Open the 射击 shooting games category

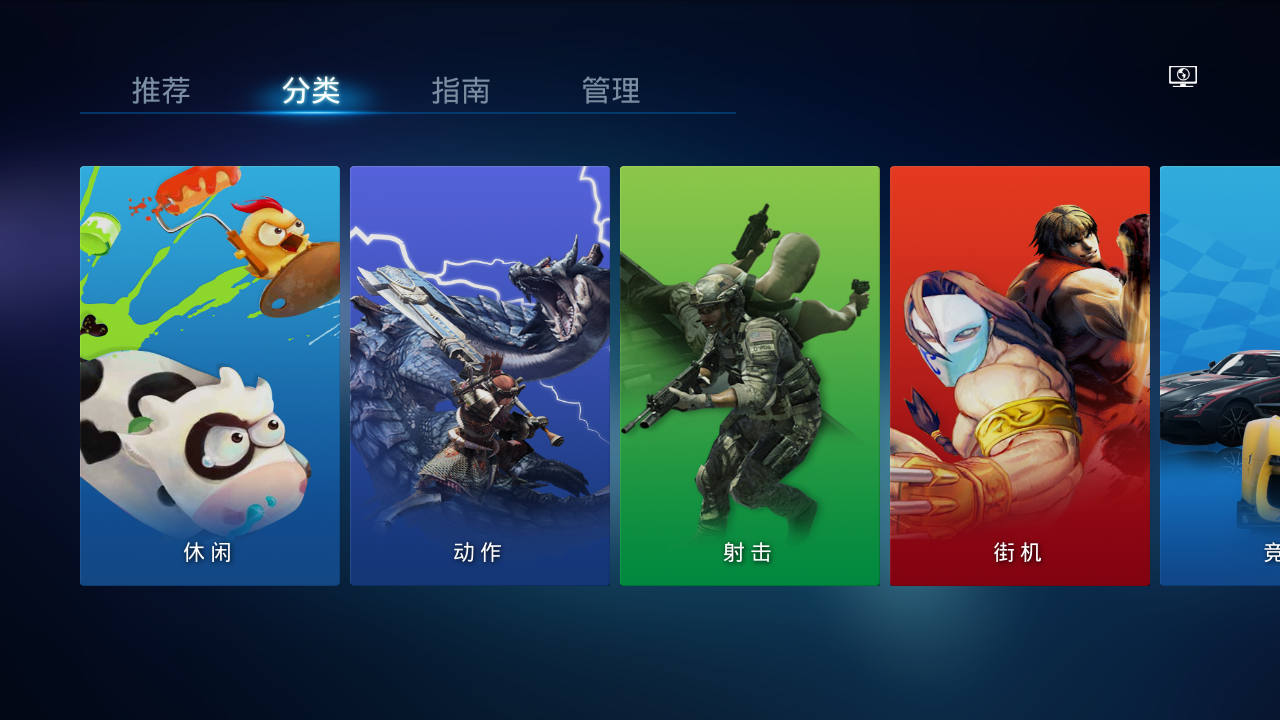(x=749, y=375)
